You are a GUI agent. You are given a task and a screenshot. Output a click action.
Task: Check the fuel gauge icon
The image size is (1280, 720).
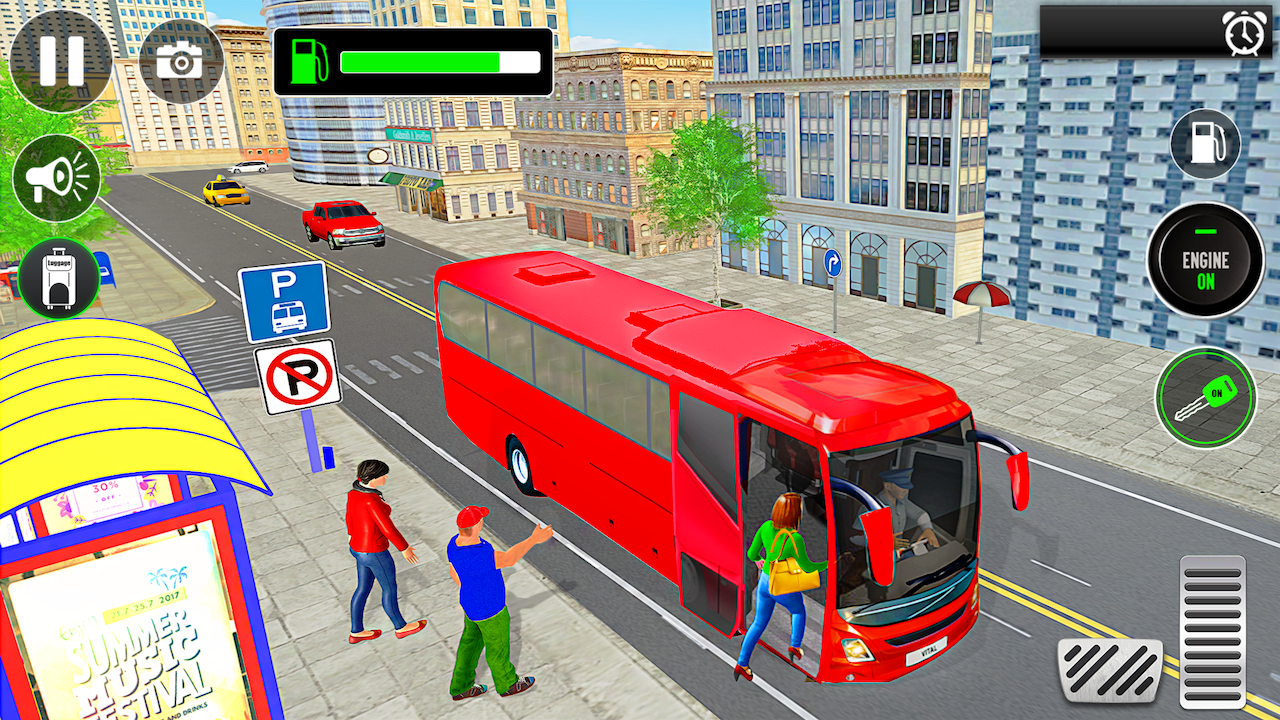tap(311, 60)
